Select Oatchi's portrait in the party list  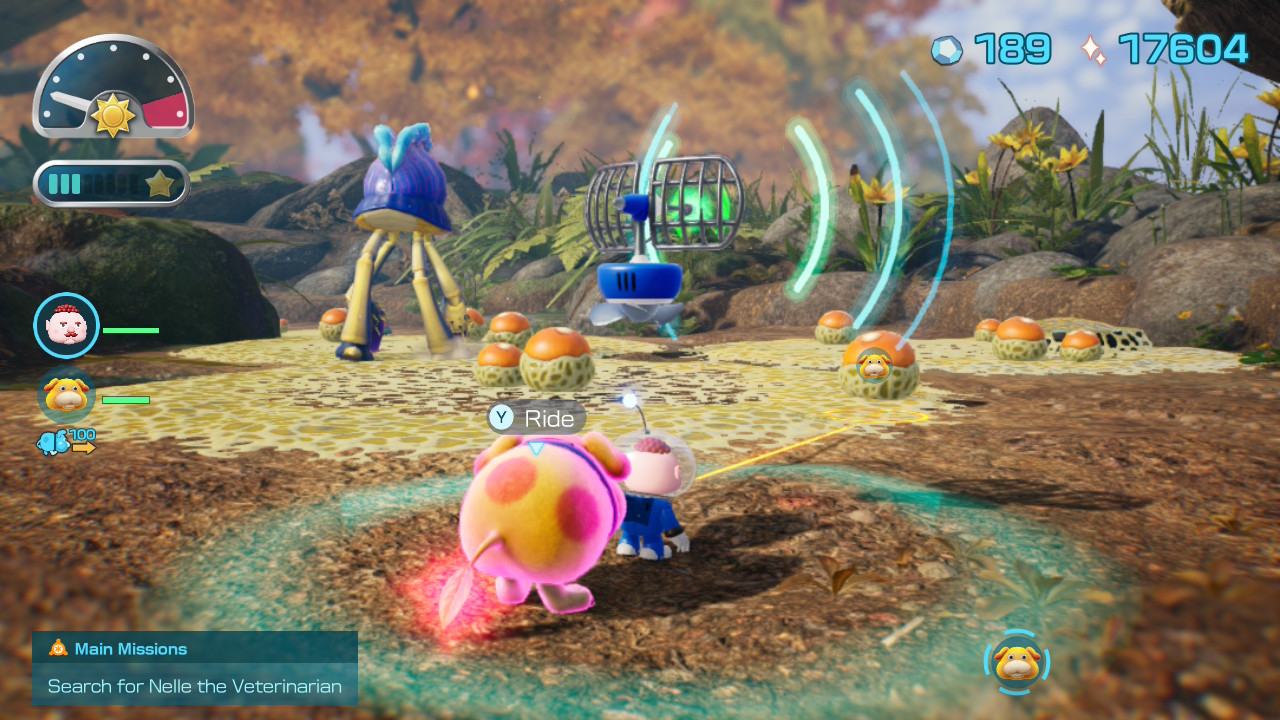click(66, 395)
